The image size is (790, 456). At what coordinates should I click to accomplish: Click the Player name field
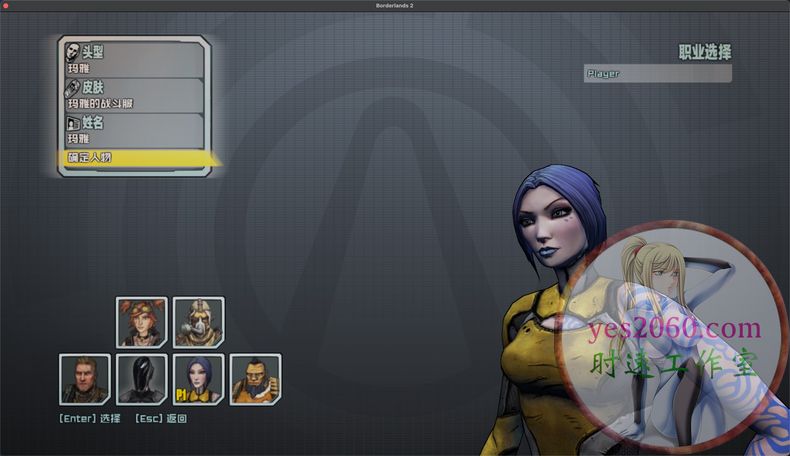click(x=657, y=73)
